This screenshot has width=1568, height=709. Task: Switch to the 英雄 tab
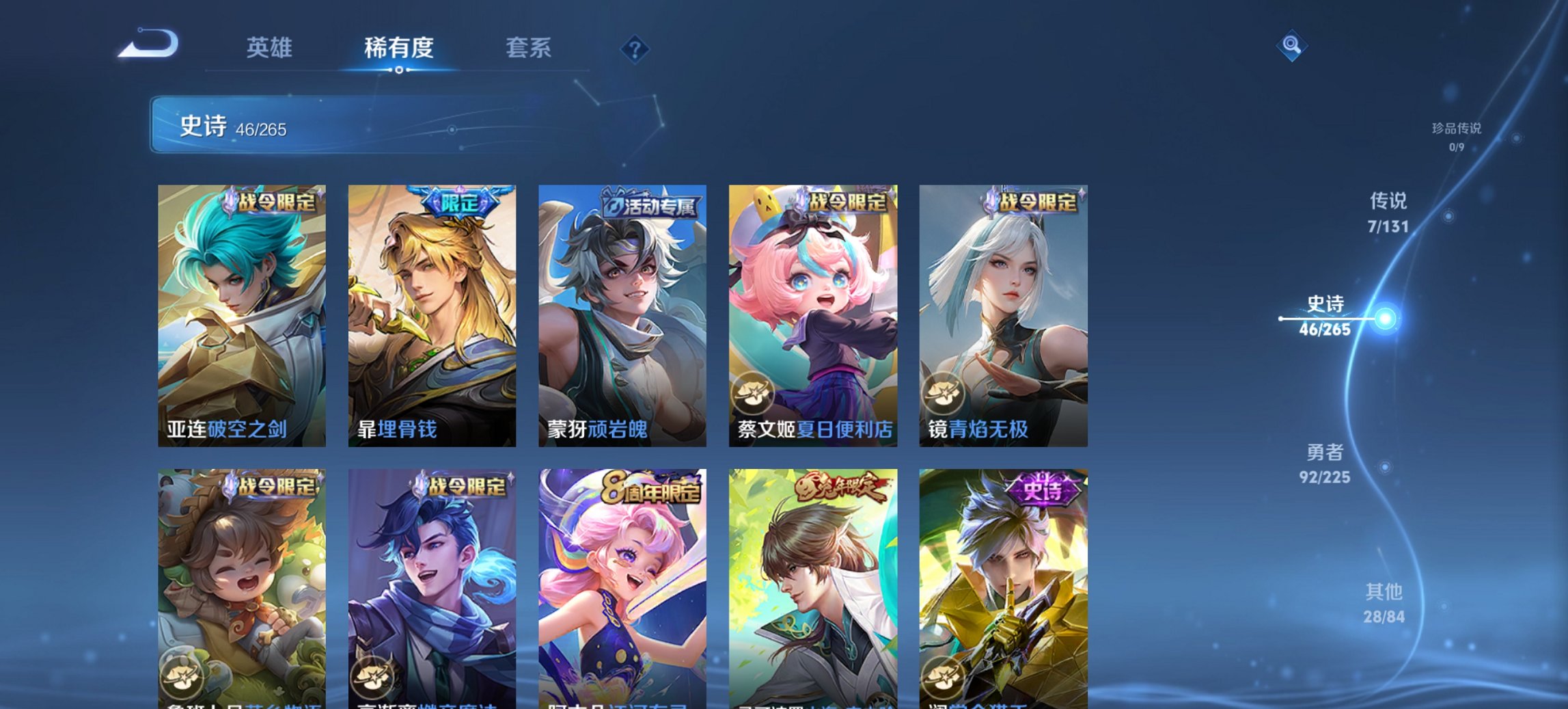[x=271, y=48]
